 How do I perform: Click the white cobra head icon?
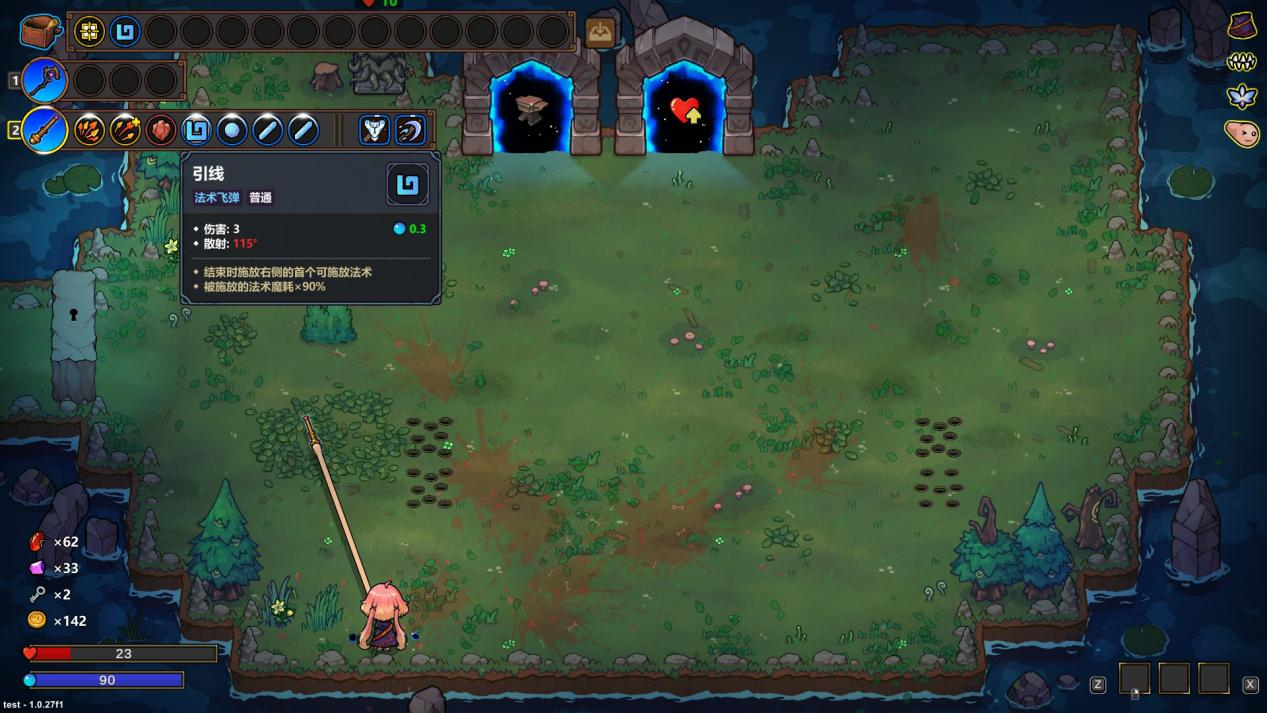pos(374,130)
